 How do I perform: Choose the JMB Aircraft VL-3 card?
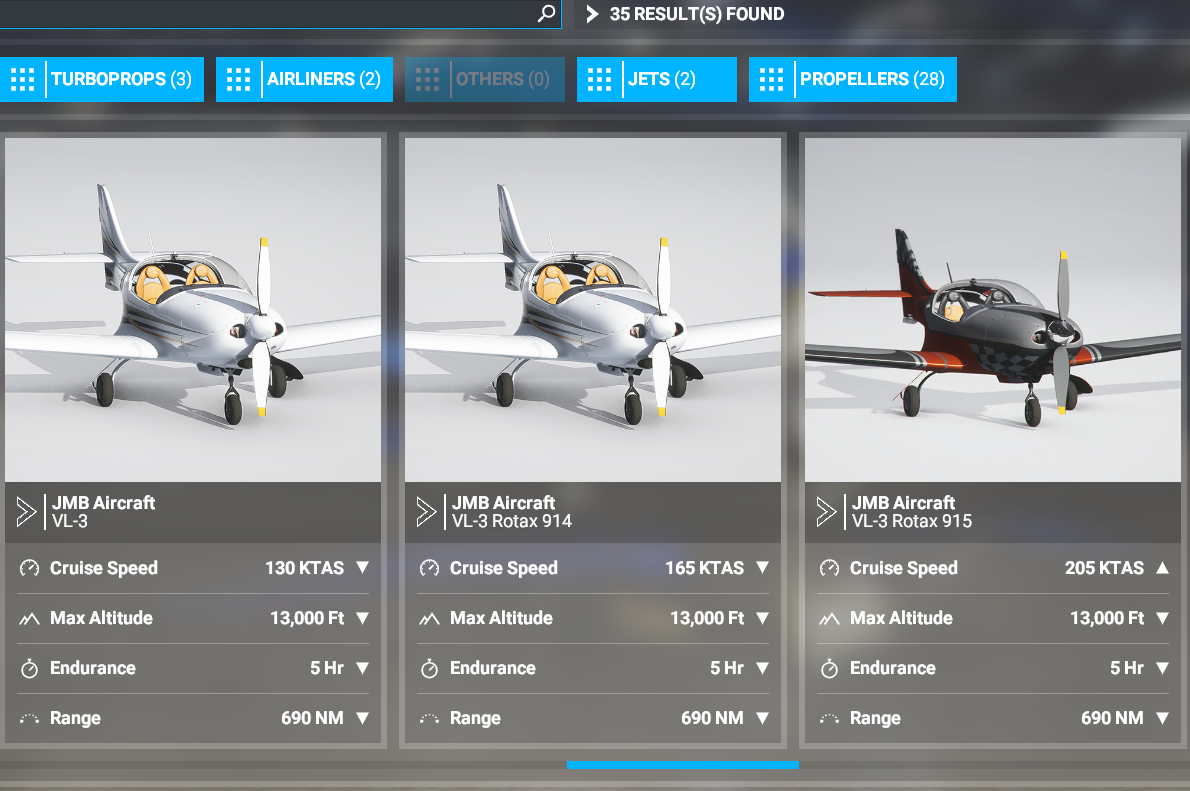coord(193,310)
